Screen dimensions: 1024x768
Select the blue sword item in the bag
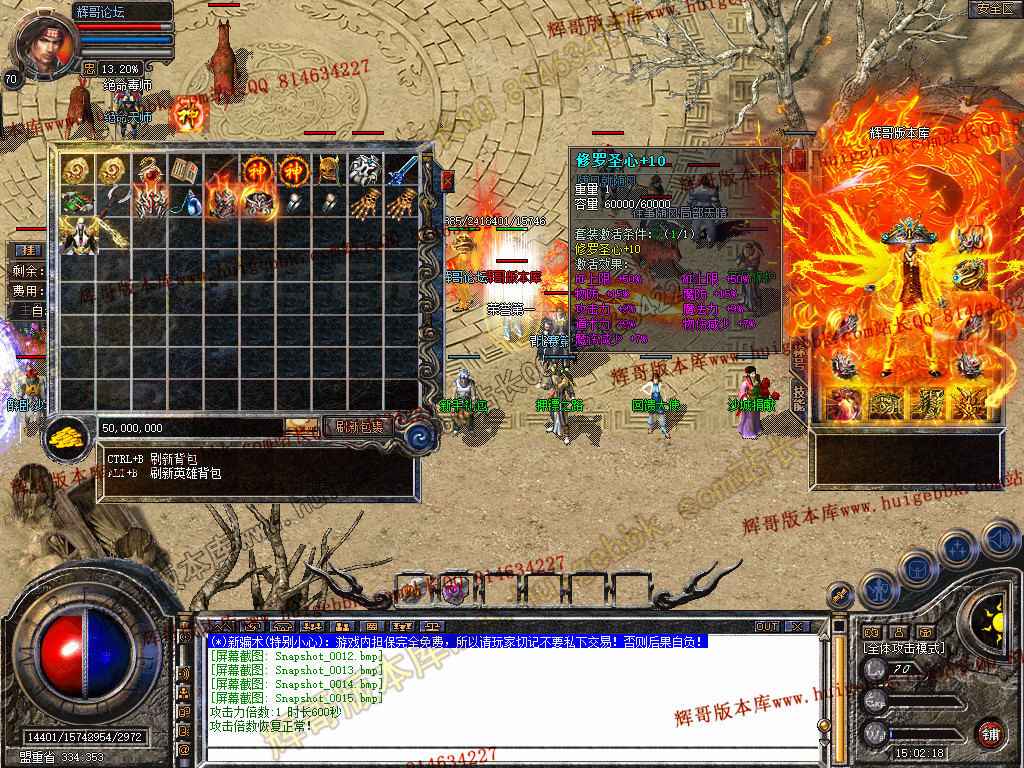click(402, 170)
